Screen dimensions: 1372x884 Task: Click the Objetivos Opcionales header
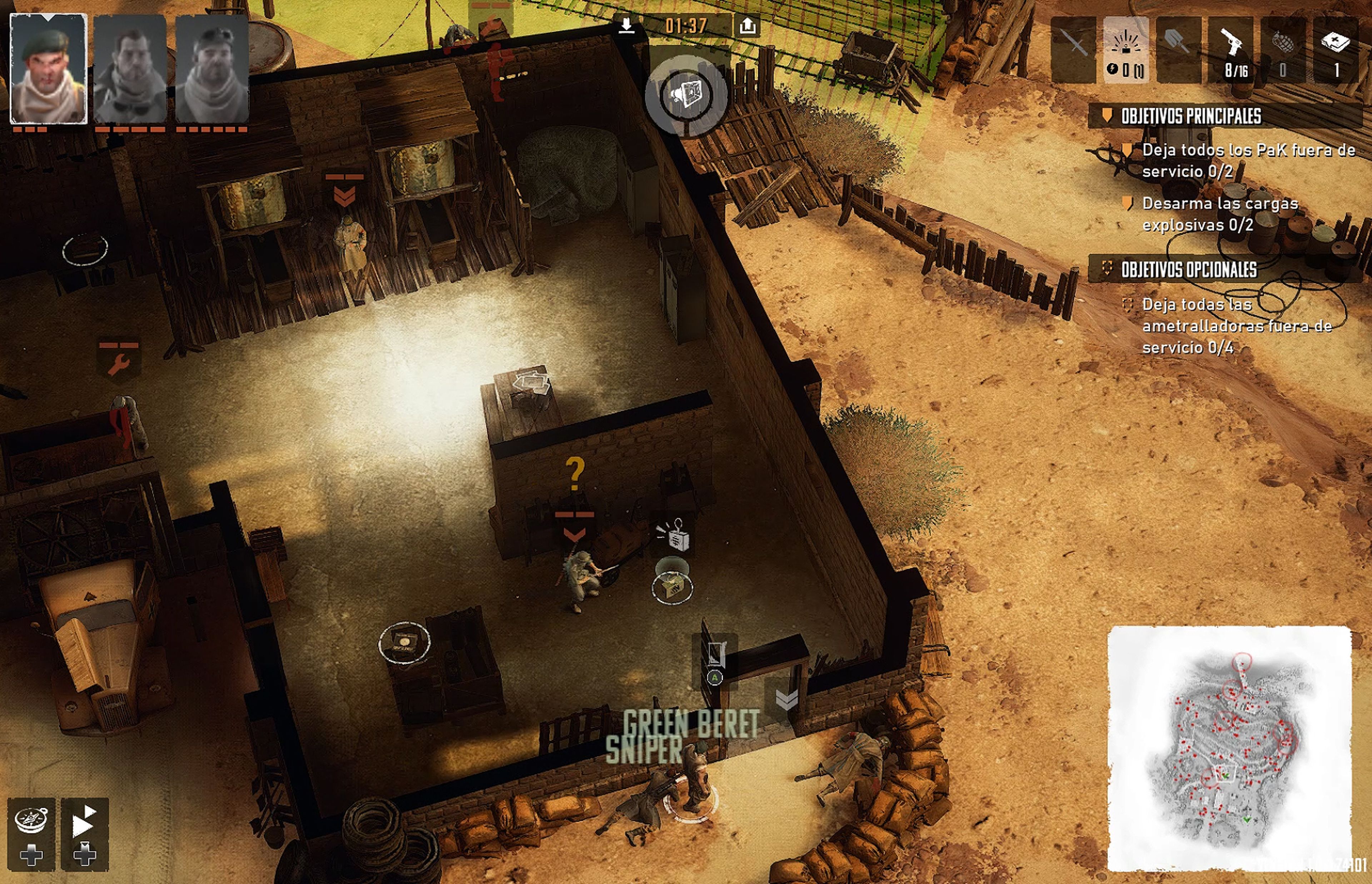tap(1188, 269)
